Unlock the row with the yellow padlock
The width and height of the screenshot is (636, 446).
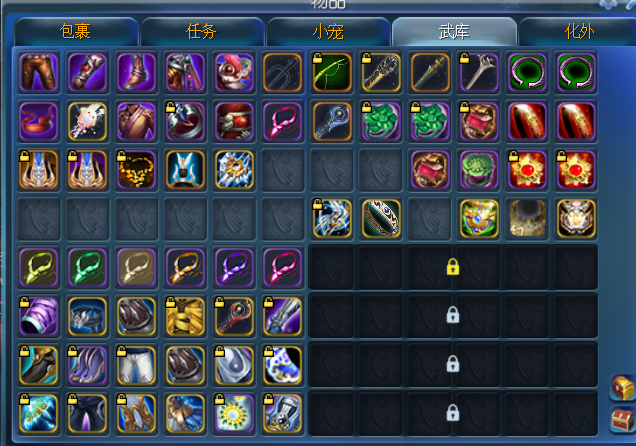453,267
